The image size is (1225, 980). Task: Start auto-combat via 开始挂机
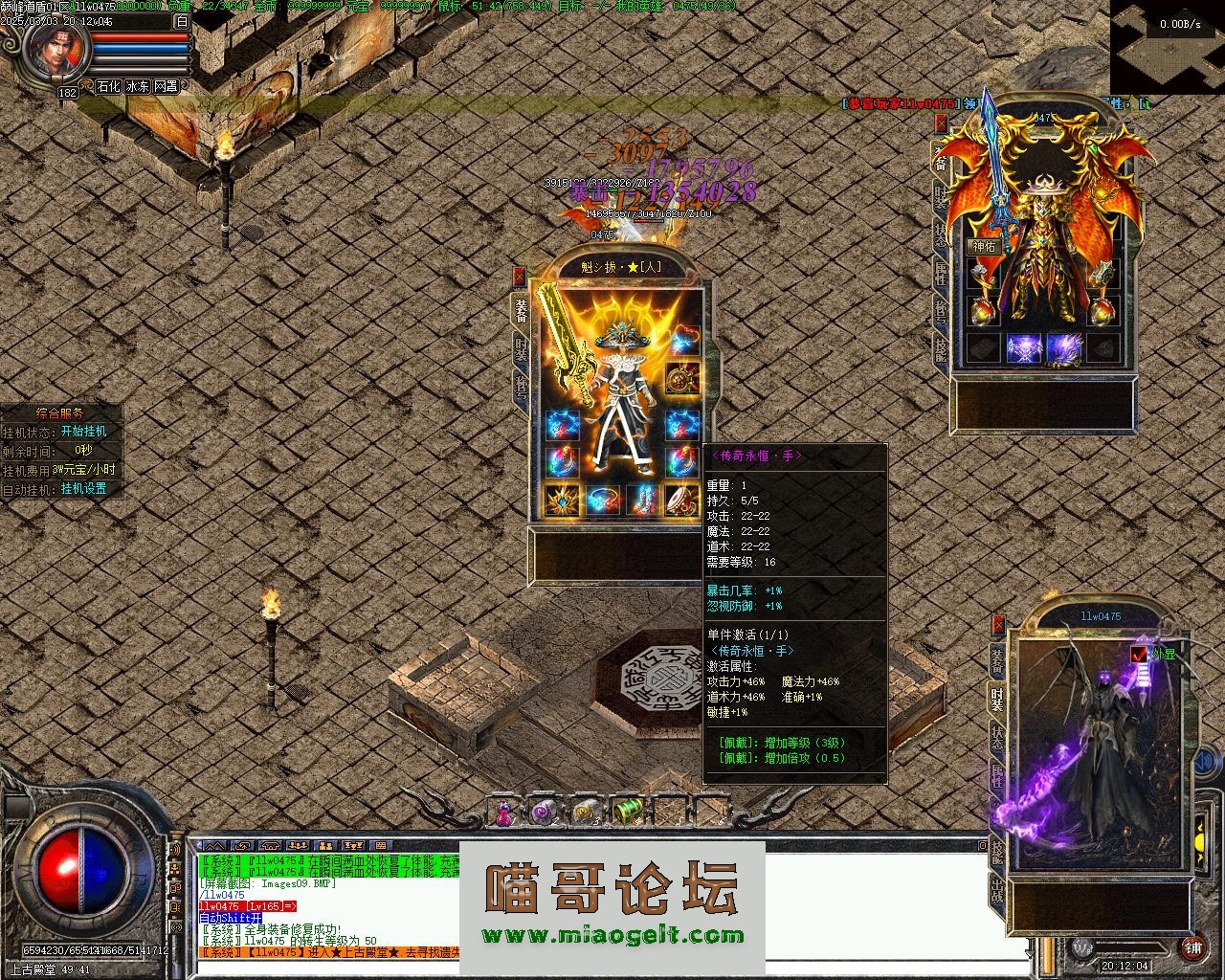click(84, 432)
